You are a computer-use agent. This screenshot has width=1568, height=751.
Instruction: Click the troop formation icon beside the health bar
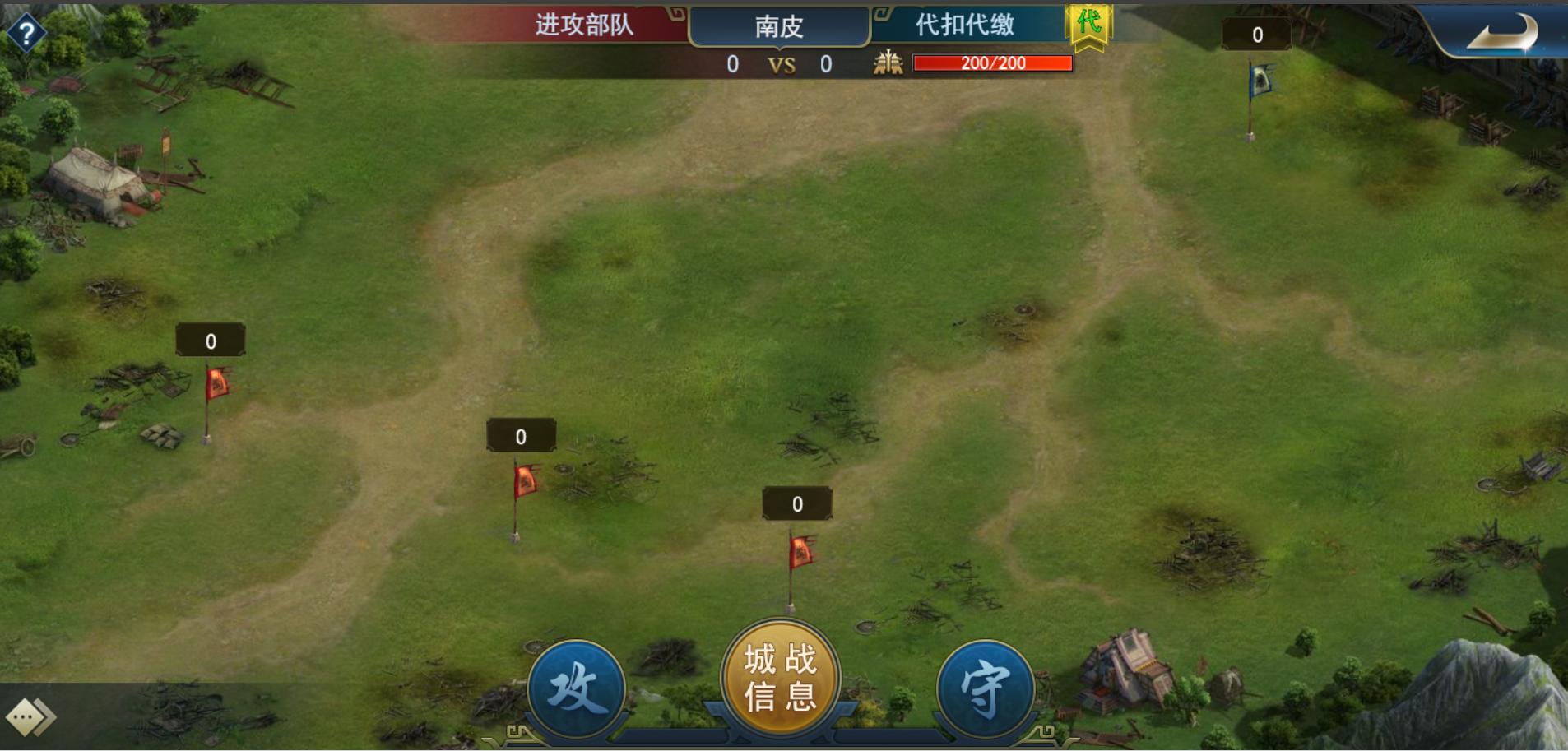coord(887,64)
